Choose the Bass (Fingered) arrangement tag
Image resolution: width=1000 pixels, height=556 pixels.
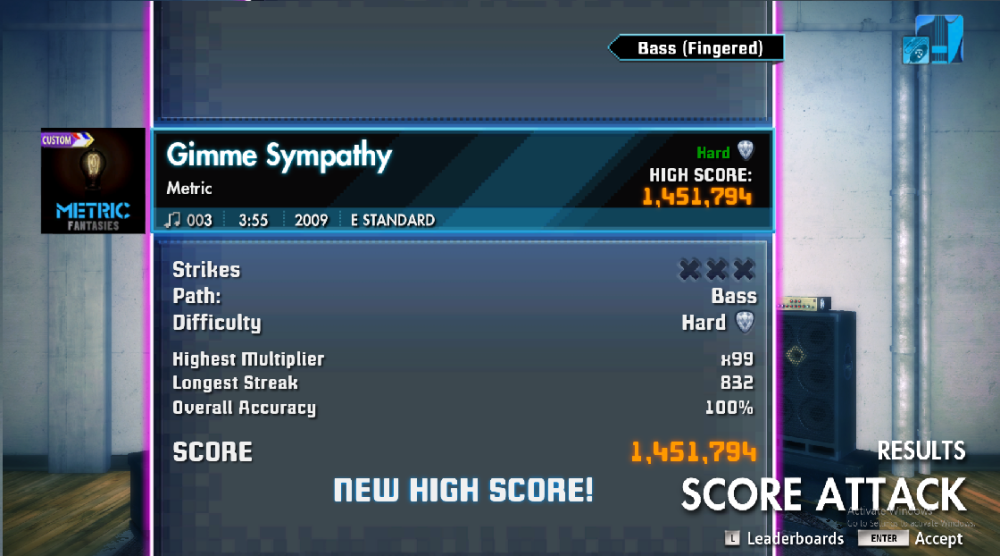pos(698,48)
